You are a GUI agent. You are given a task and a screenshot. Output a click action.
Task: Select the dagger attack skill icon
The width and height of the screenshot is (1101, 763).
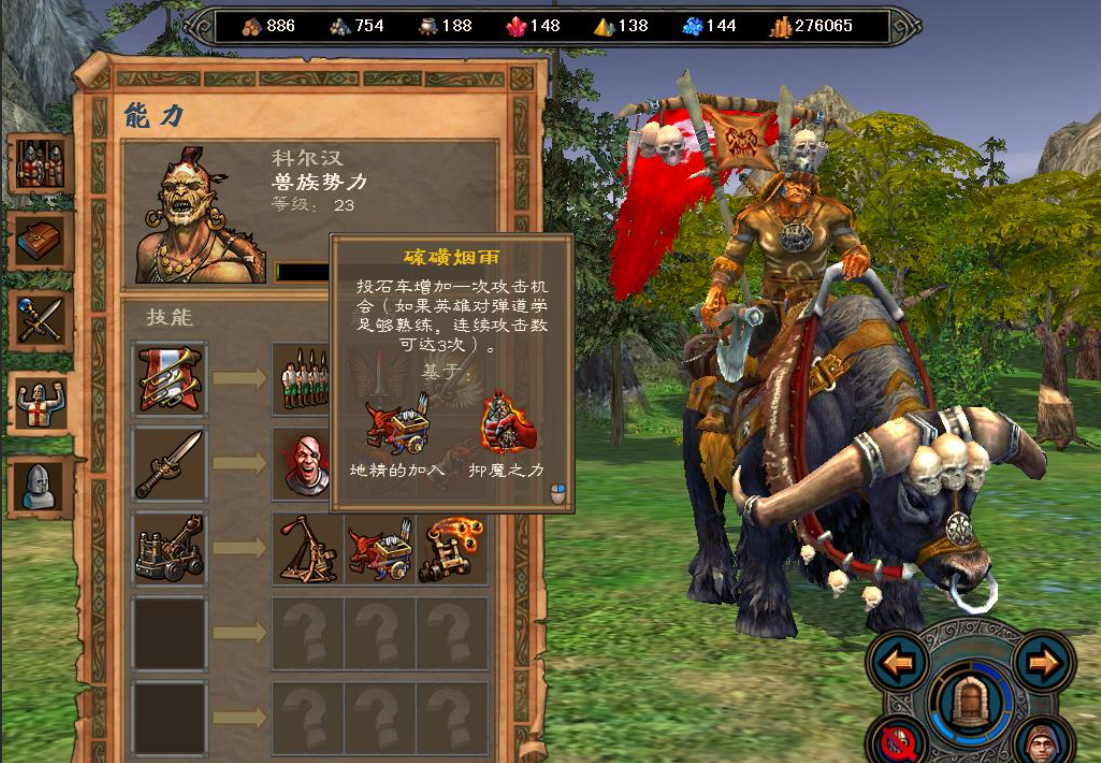point(170,464)
